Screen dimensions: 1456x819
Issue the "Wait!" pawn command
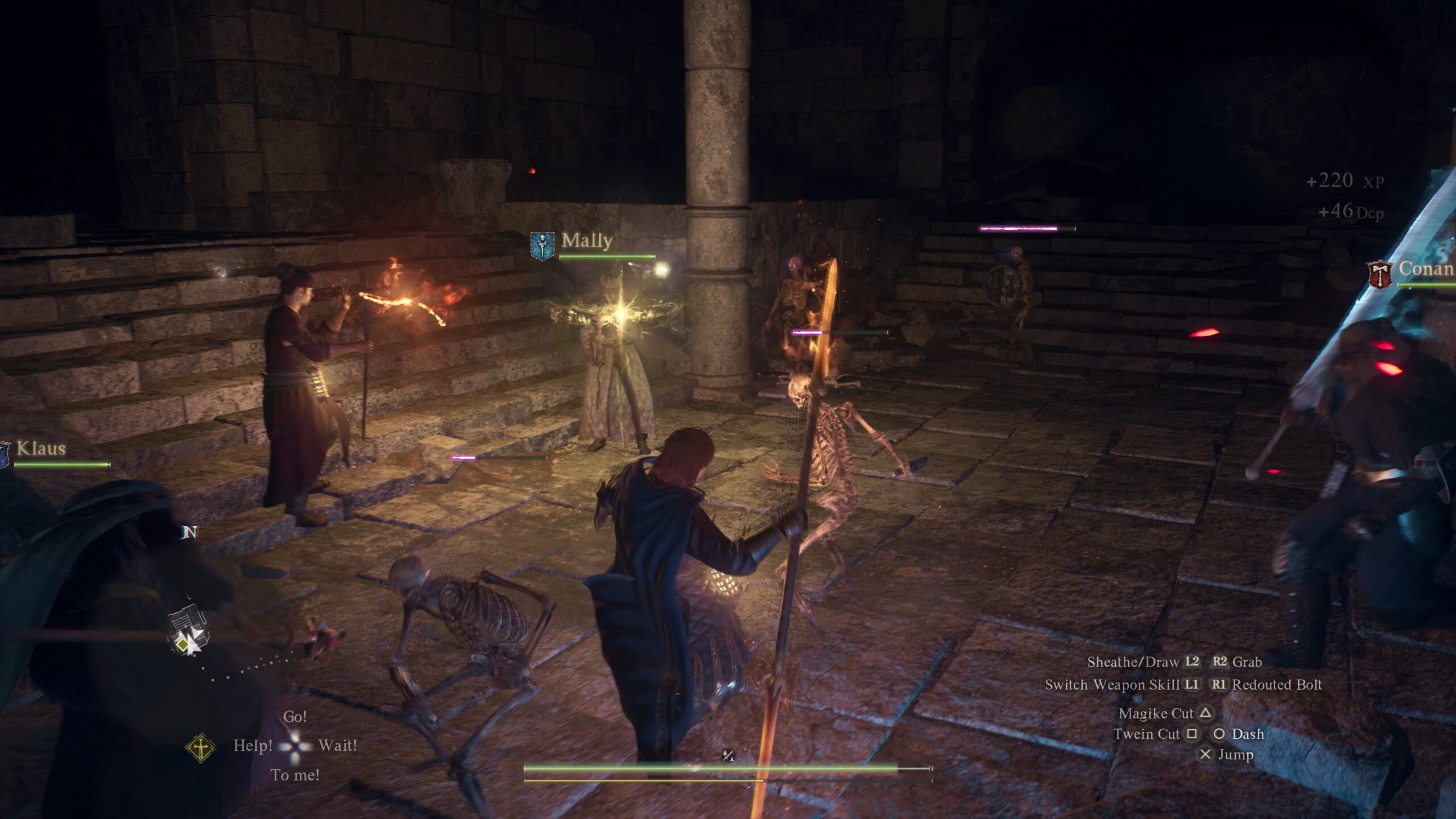tap(338, 745)
